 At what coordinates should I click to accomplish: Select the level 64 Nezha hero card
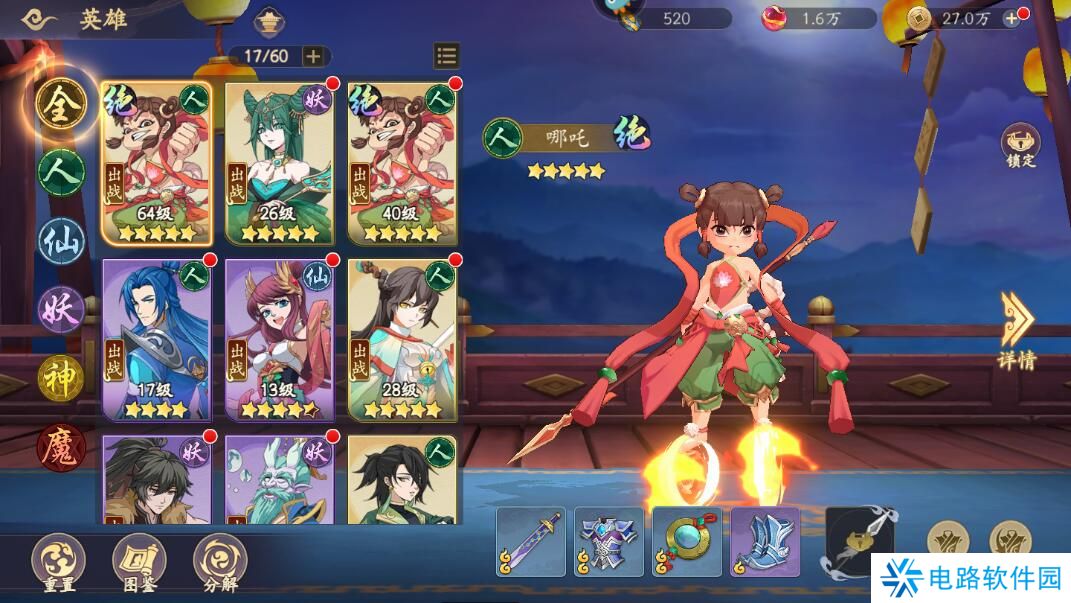[x=157, y=162]
